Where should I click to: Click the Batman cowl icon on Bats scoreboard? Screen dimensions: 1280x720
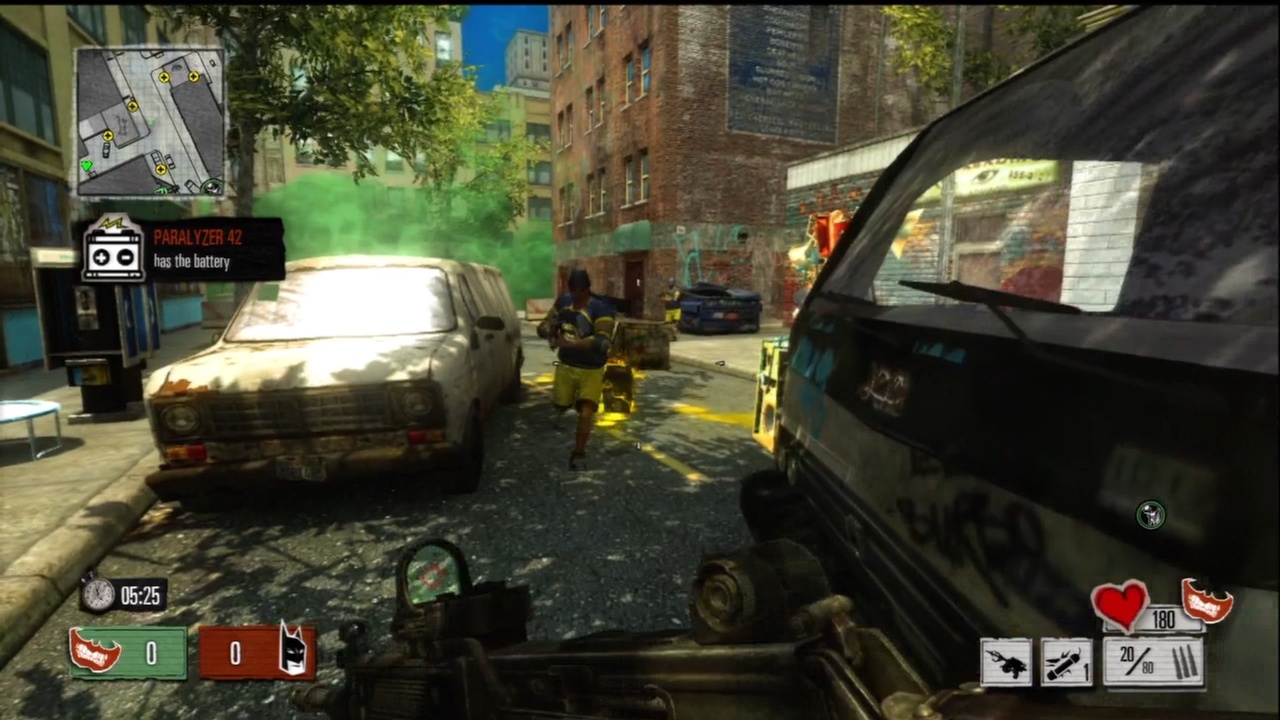[291, 652]
